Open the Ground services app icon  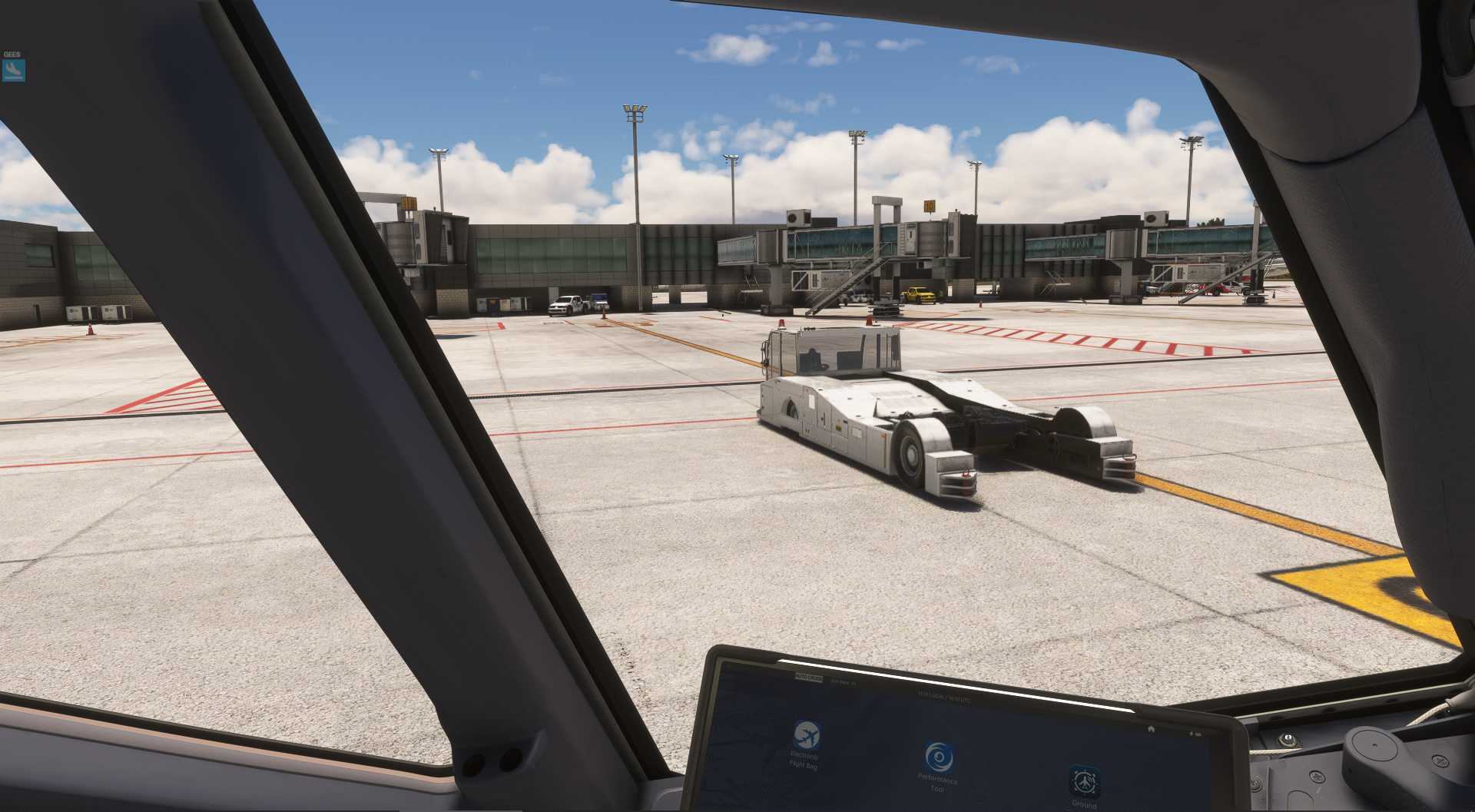pyautogui.click(x=1084, y=781)
